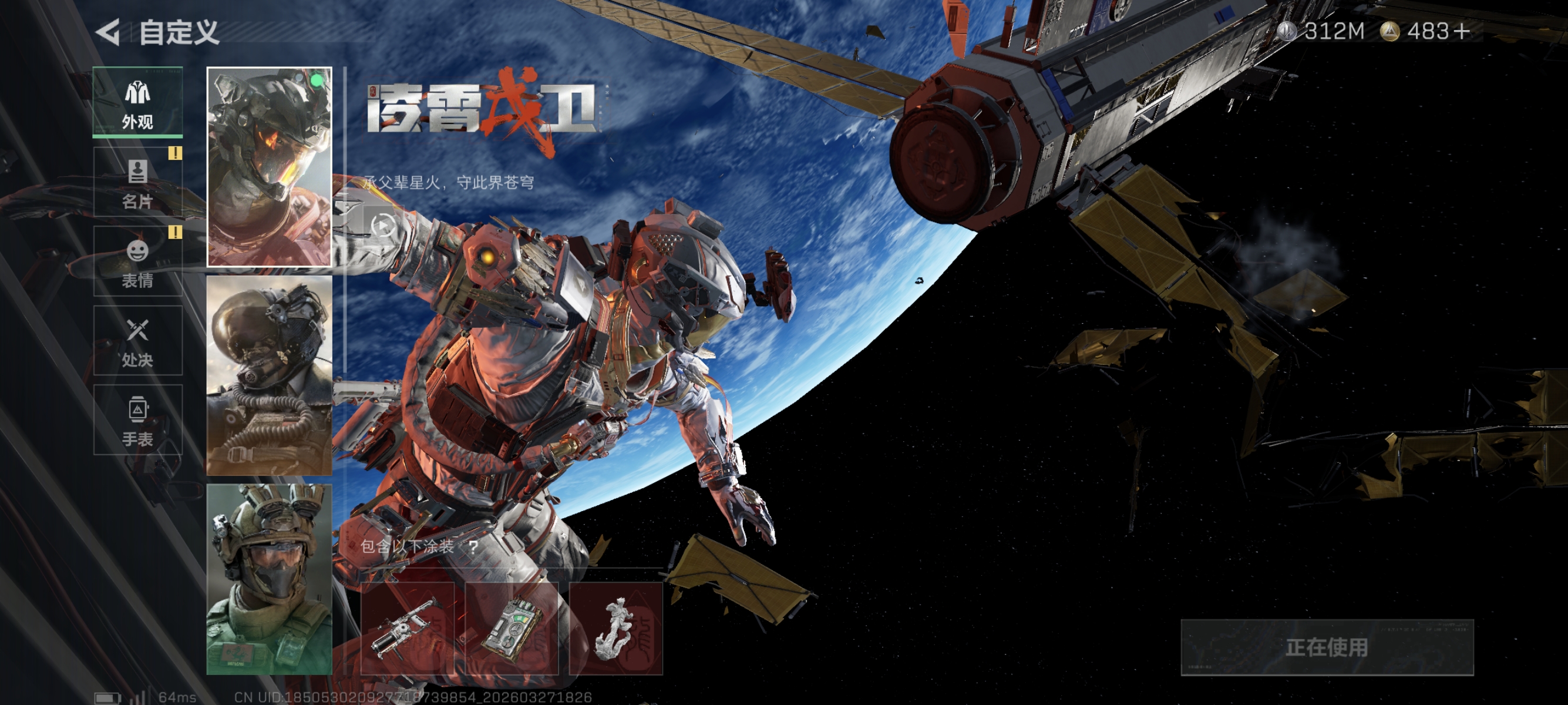Viewport: 1568px width, 705px height.
Task: Select the astronaut skin thumbnail
Action: pyautogui.click(x=269, y=167)
